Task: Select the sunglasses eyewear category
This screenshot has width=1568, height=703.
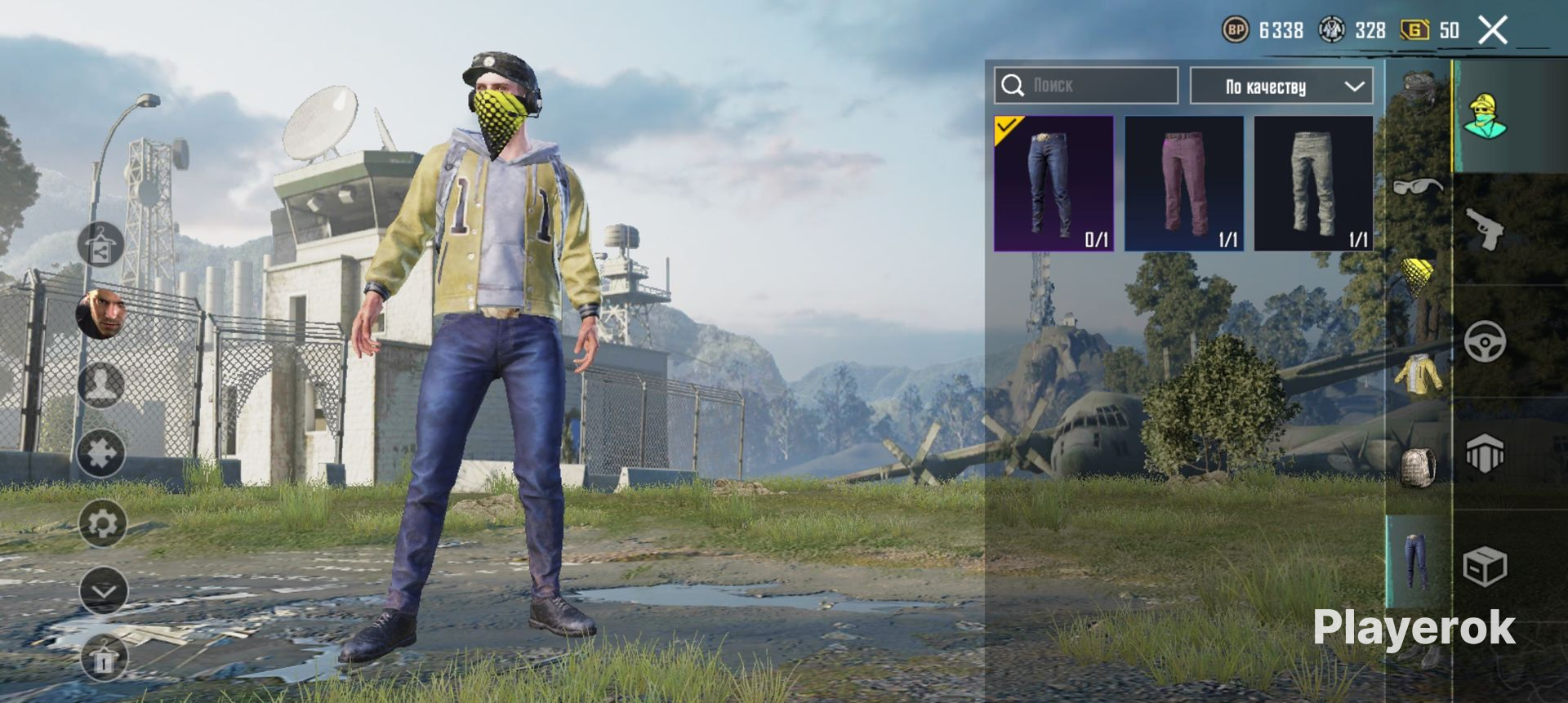Action: [1419, 186]
